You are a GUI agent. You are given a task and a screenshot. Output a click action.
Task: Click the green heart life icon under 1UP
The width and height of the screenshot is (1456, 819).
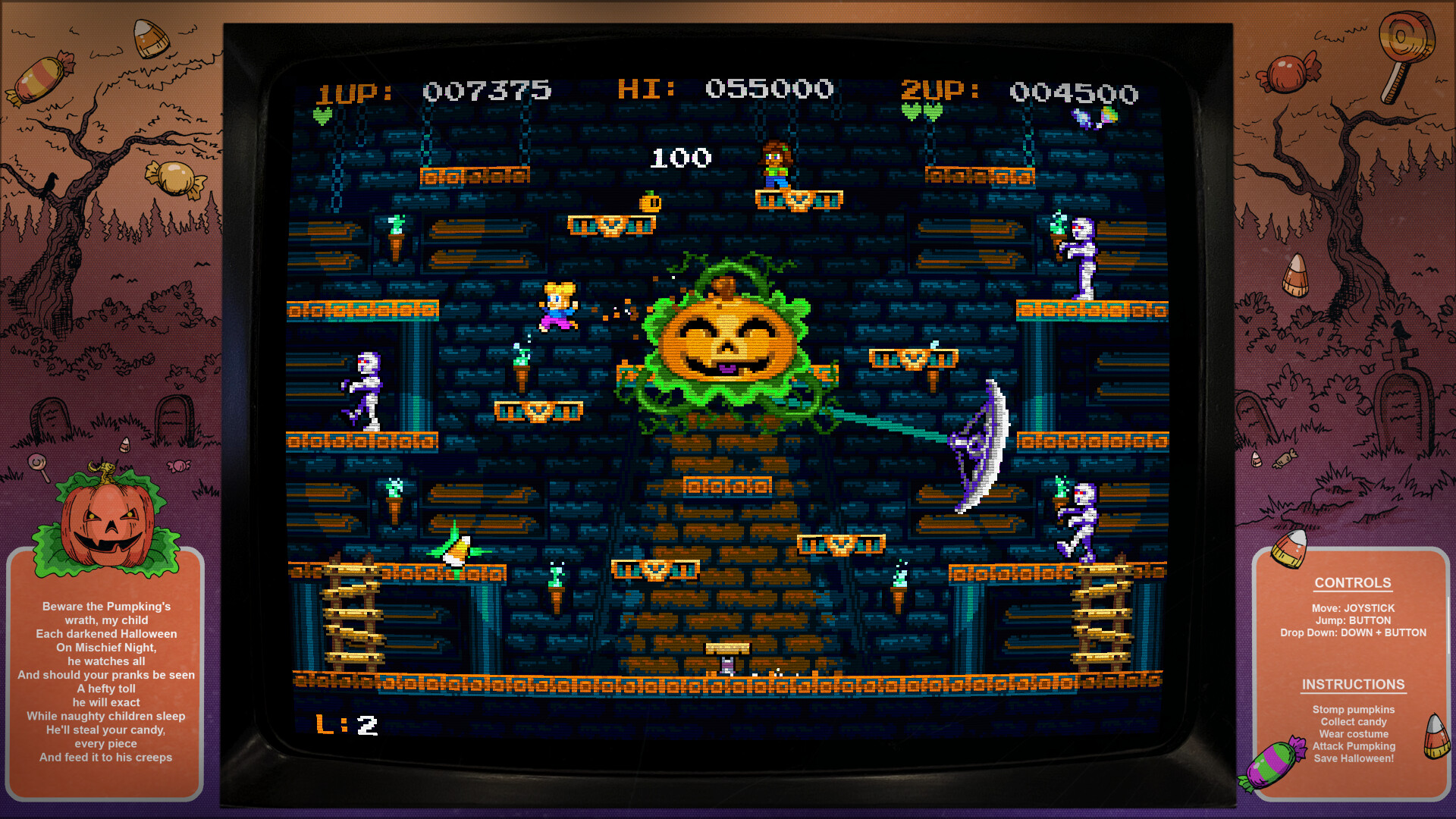[322, 114]
